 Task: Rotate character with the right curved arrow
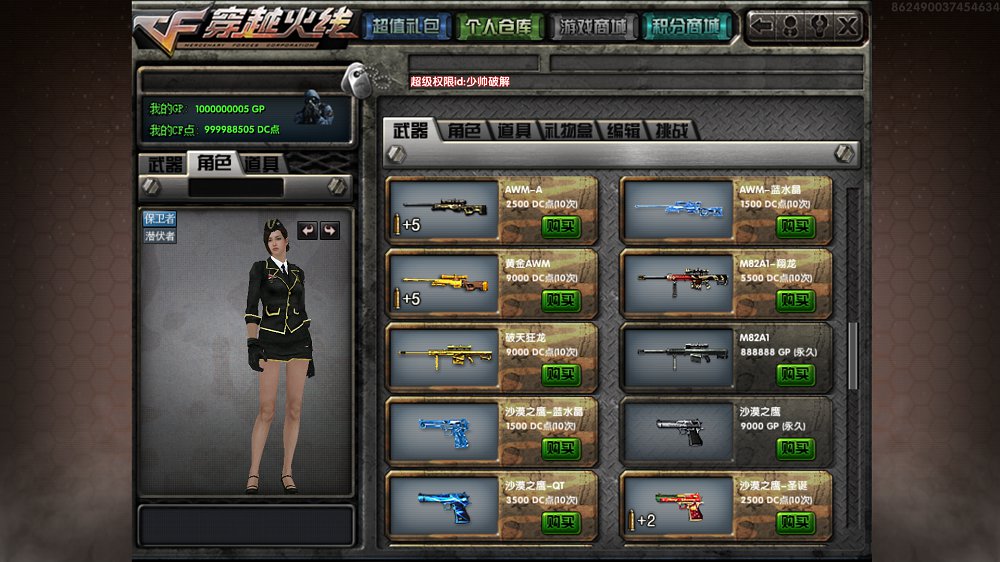point(329,230)
